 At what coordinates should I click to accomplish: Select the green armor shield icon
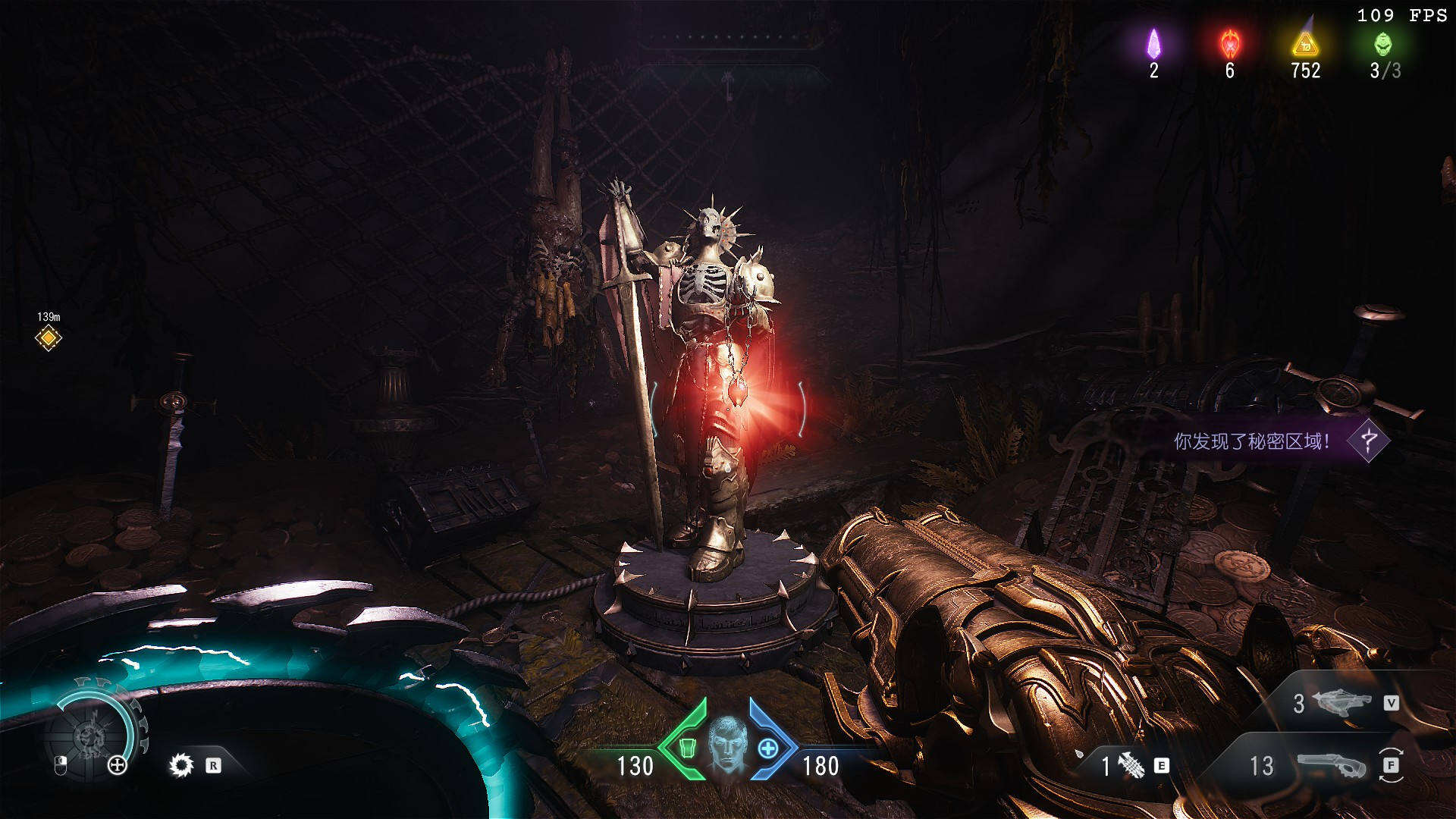pos(688,748)
